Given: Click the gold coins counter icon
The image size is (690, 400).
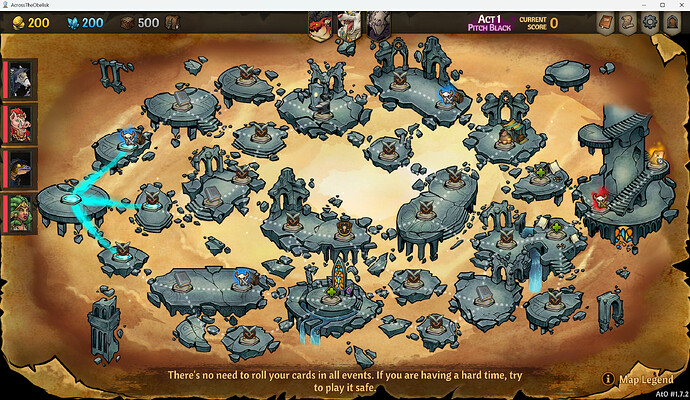Looking at the screenshot, I should pyautogui.click(x=13, y=23).
